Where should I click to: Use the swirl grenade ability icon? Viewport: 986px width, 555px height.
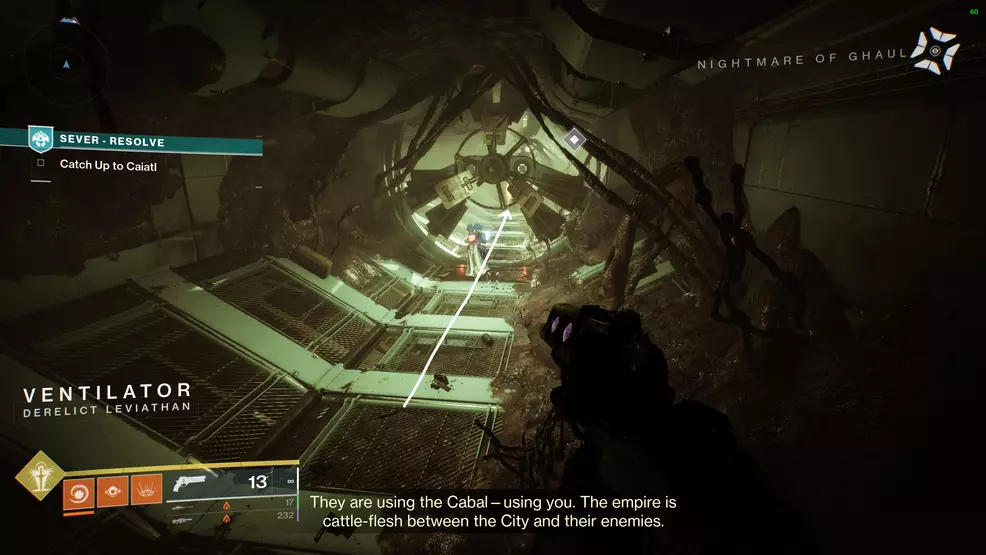coord(78,492)
